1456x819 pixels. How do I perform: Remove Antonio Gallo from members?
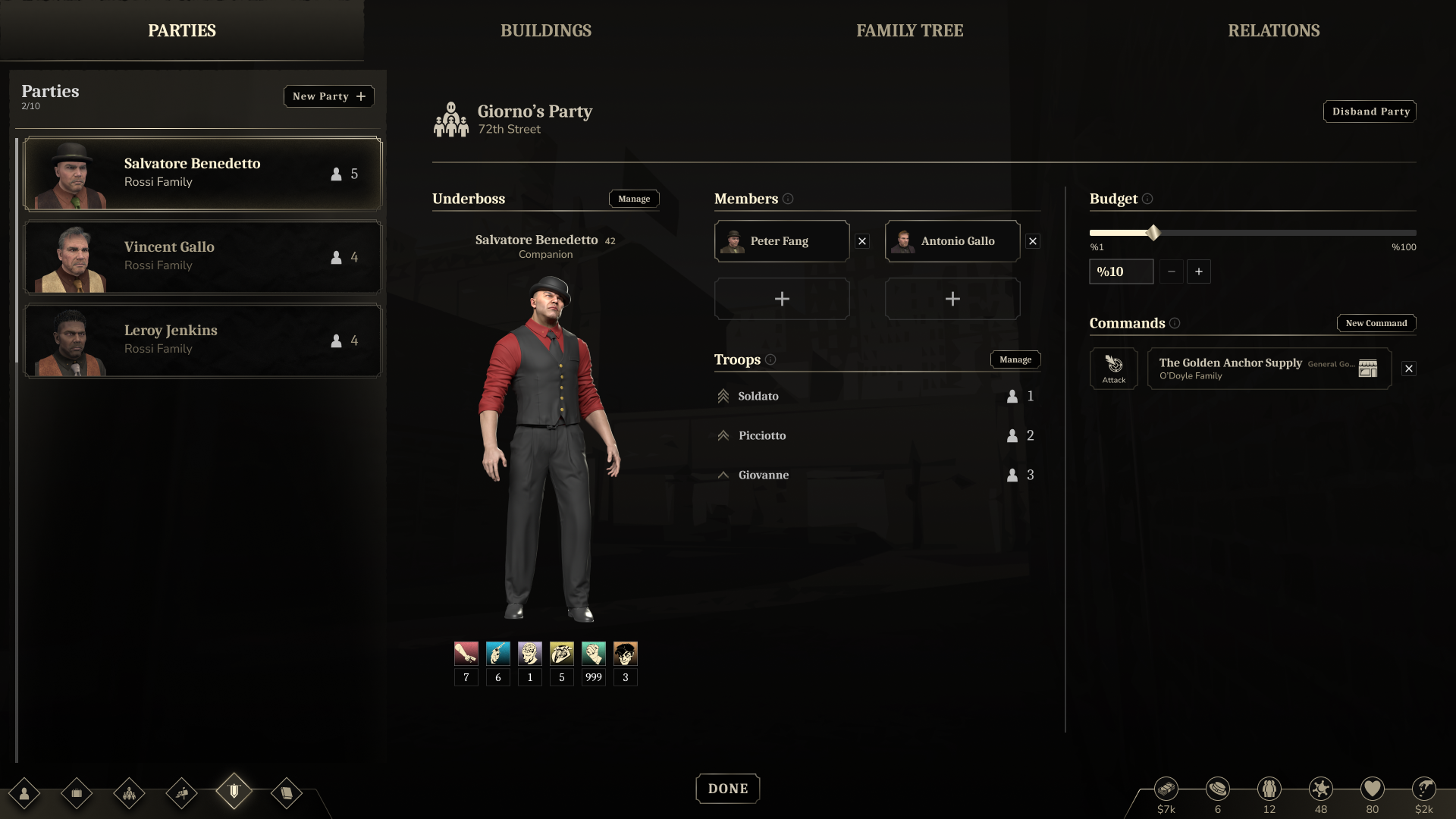click(x=1032, y=241)
